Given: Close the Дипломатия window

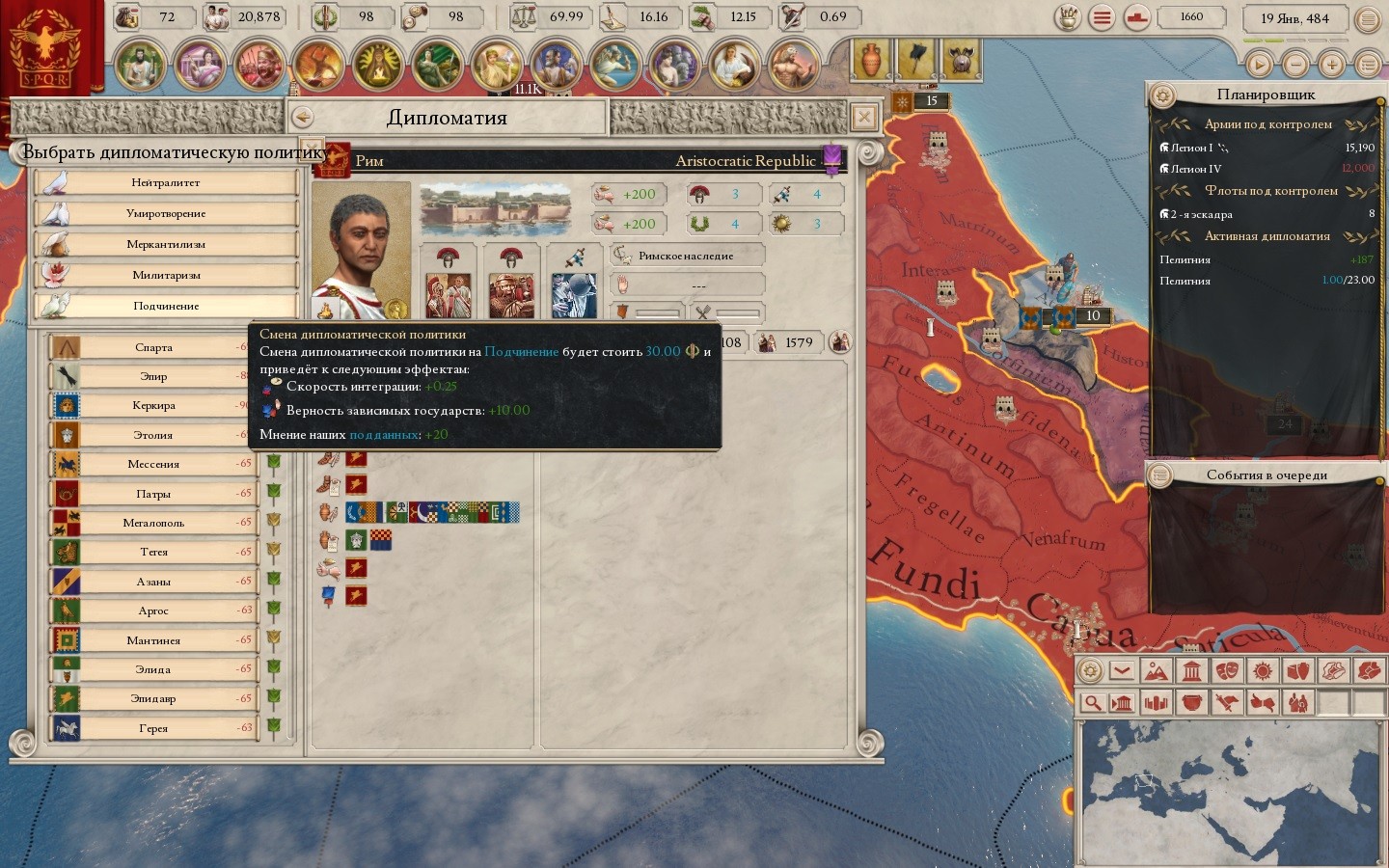Looking at the screenshot, I should tap(864, 117).
